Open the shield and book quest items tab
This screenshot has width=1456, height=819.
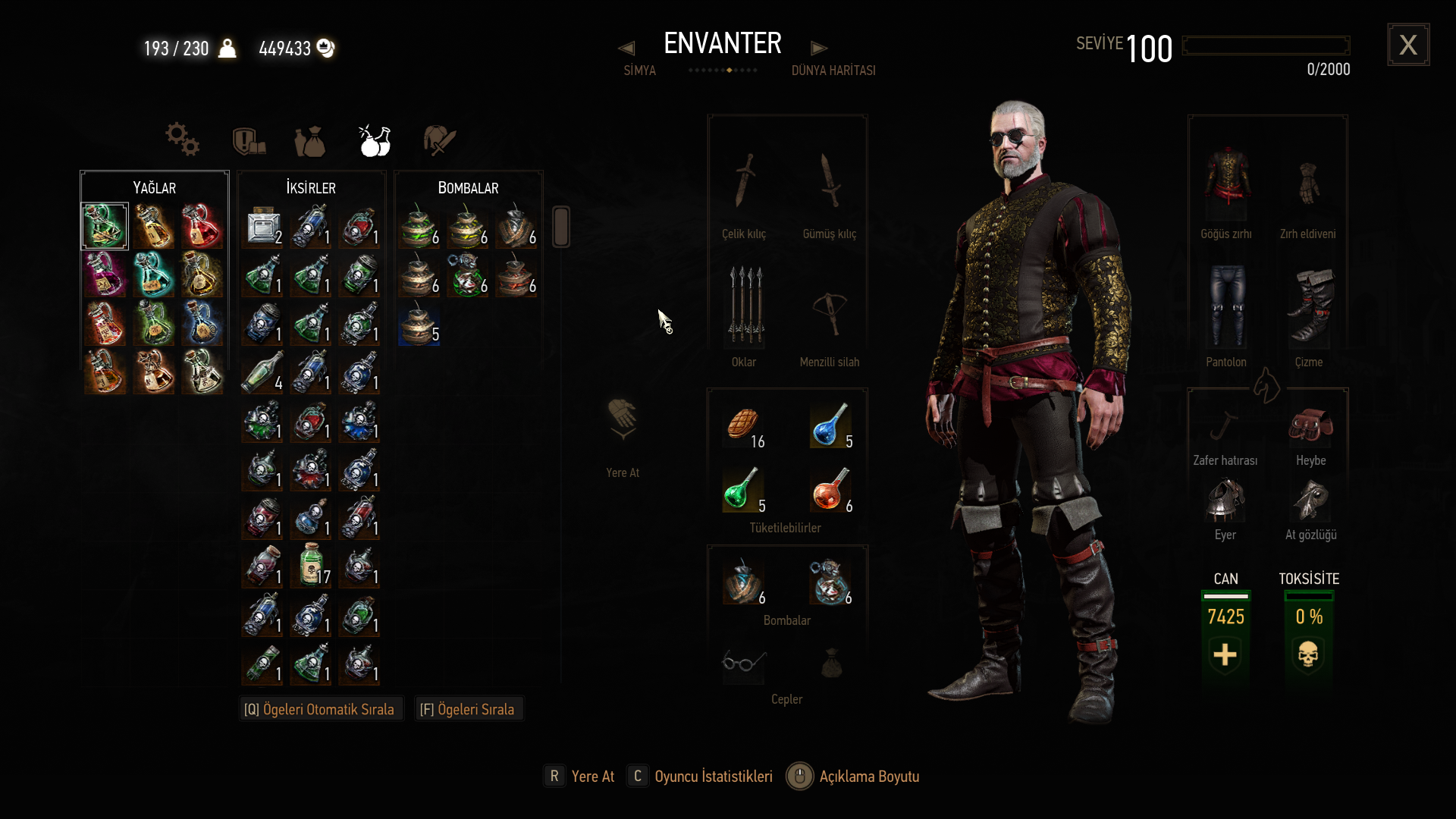tap(248, 141)
